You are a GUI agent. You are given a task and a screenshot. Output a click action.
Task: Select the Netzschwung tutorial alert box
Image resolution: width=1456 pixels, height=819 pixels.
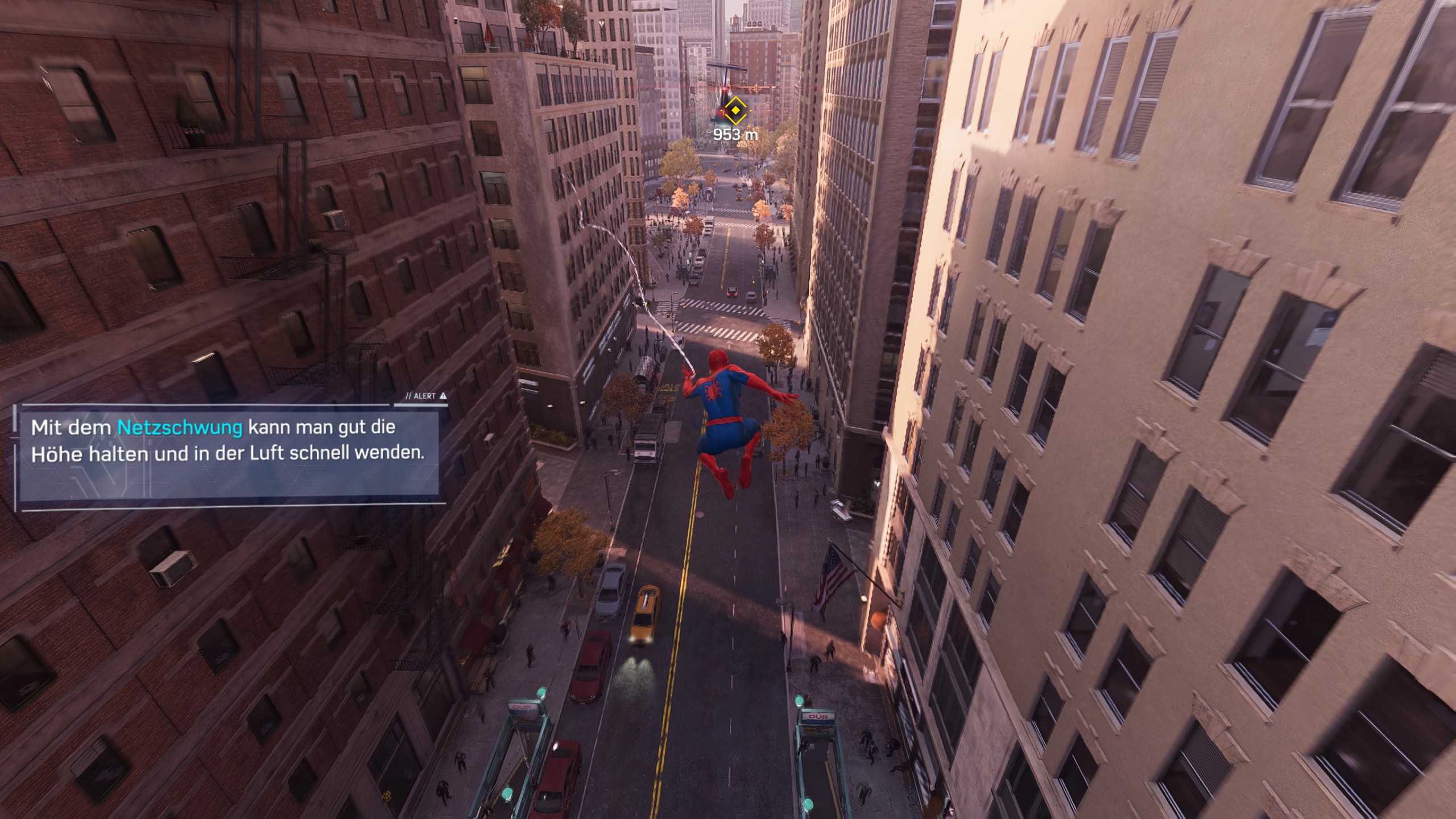point(228,453)
